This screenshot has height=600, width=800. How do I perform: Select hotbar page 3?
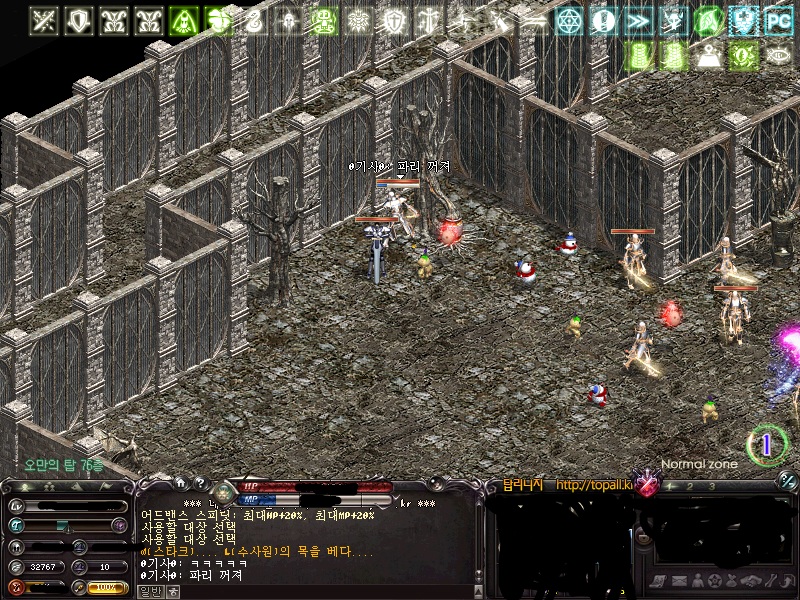pos(712,486)
